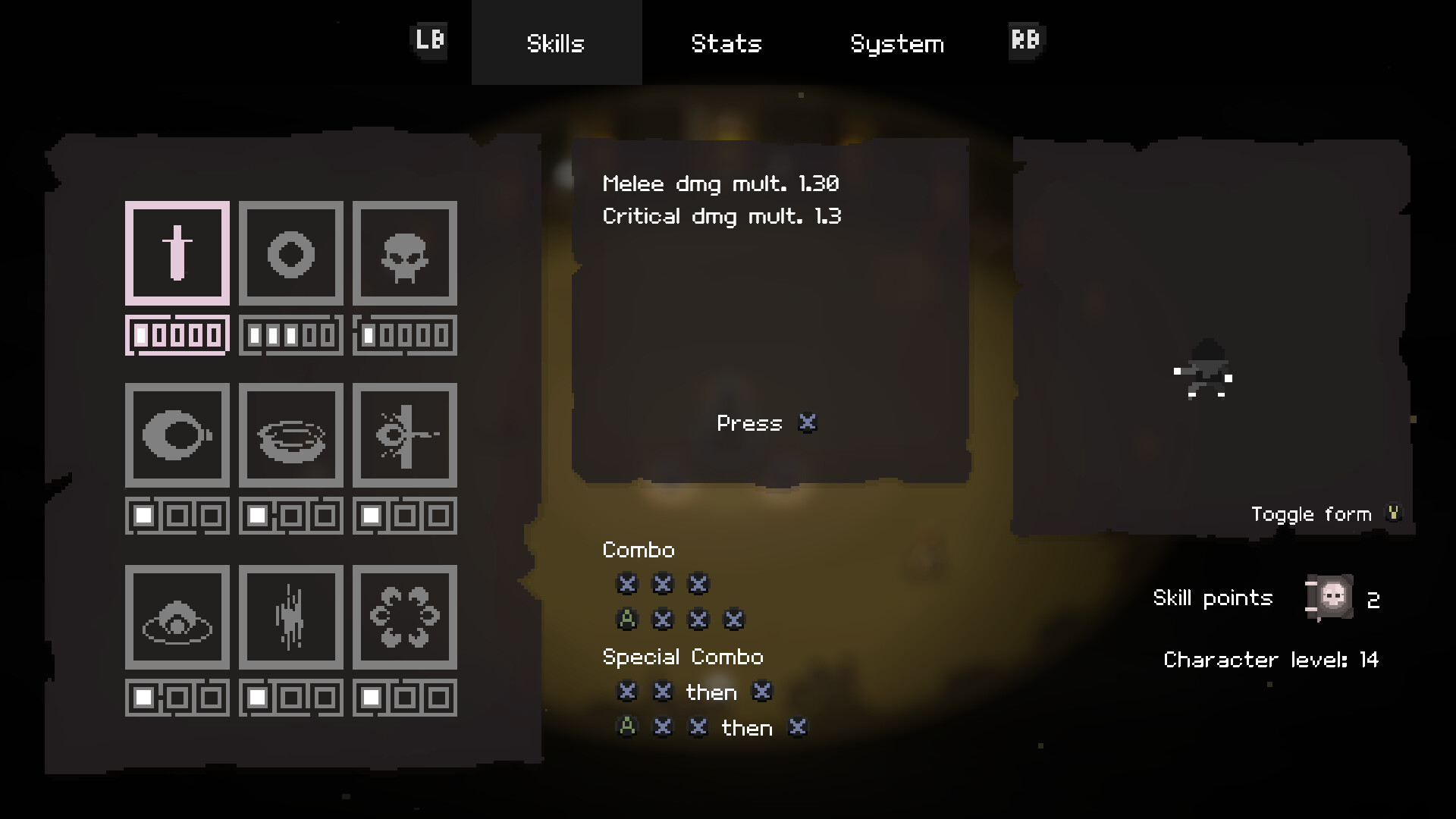1456x819 pixels.
Task: Select the sword skill icon
Action: click(177, 253)
